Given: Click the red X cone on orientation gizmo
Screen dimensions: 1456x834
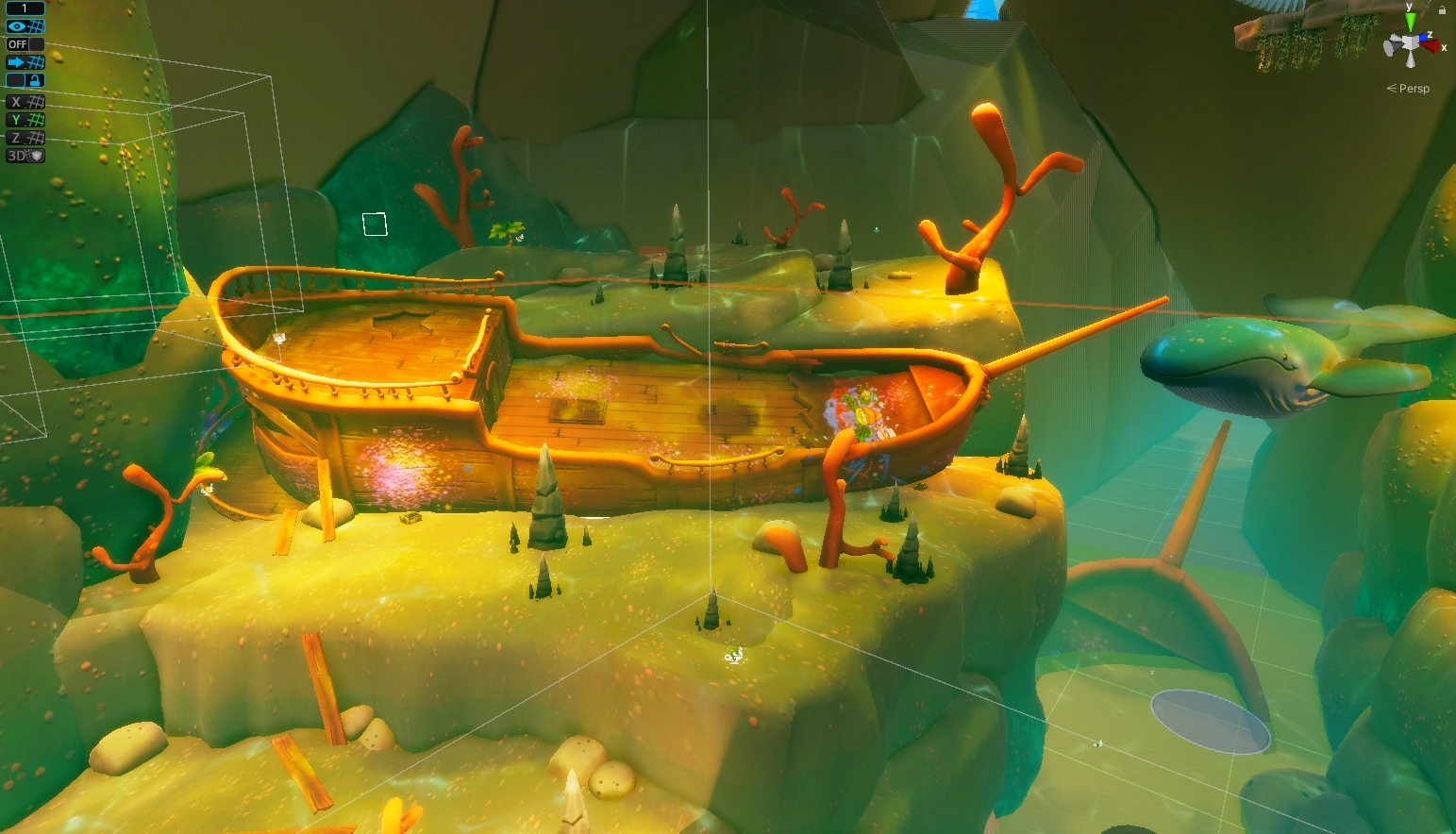Looking at the screenshot, I should pyautogui.click(x=1431, y=45).
